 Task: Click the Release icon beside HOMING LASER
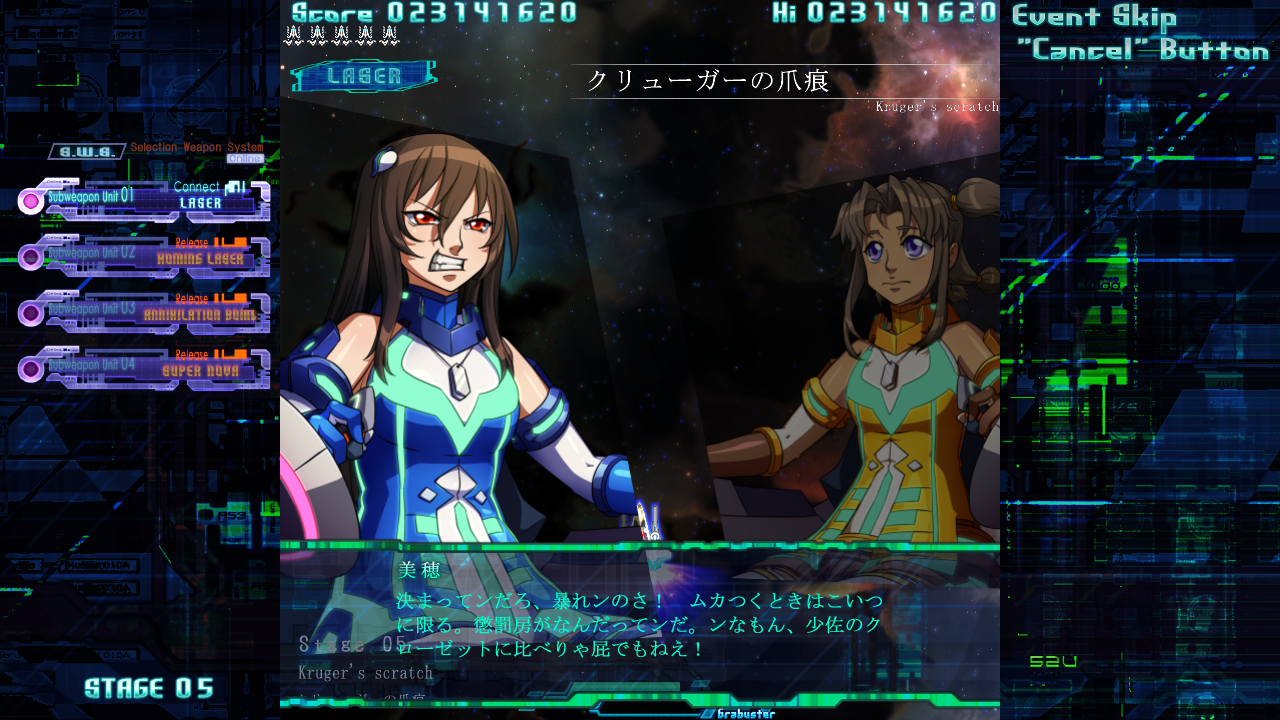(x=232, y=243)
